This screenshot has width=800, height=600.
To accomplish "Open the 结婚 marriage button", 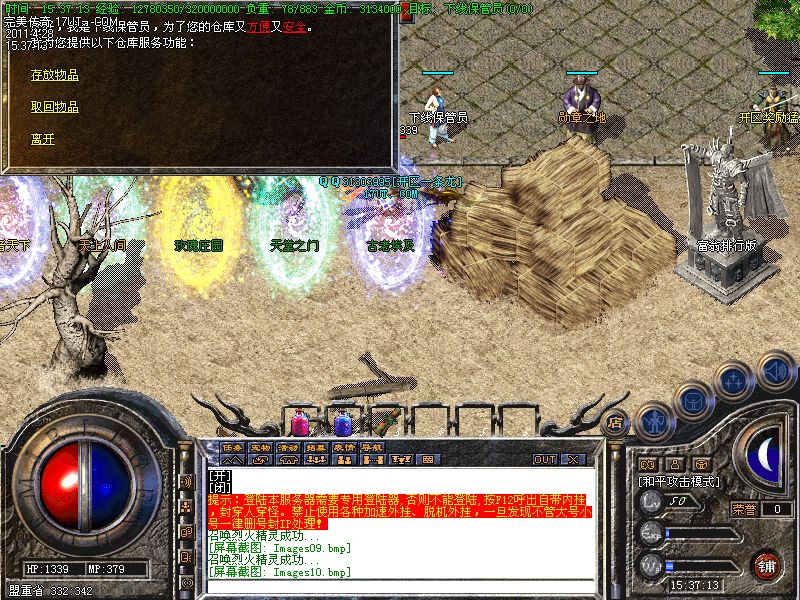I will tap(316, 447).
